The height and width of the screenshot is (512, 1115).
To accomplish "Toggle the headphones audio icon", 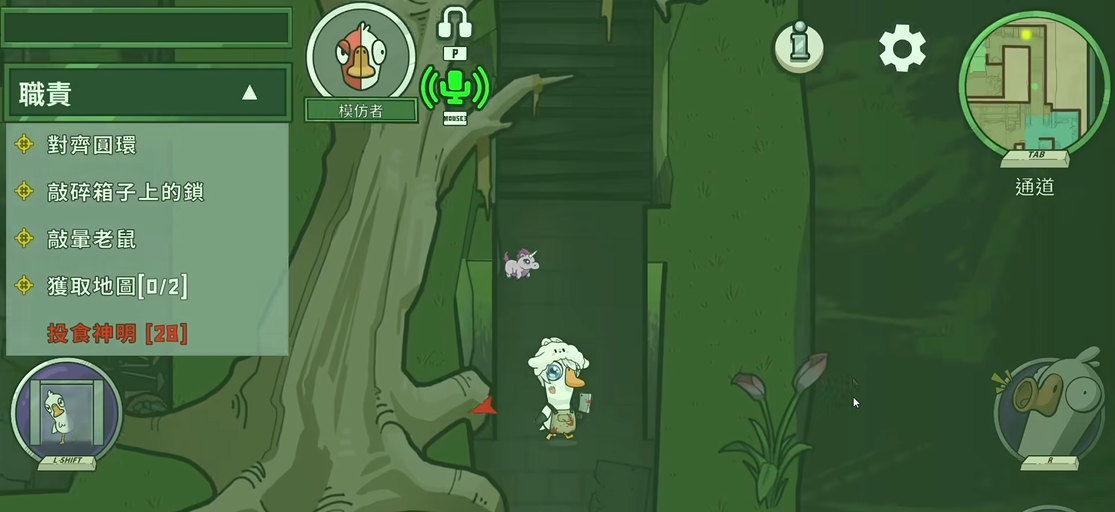I will (x=454, y=23).
